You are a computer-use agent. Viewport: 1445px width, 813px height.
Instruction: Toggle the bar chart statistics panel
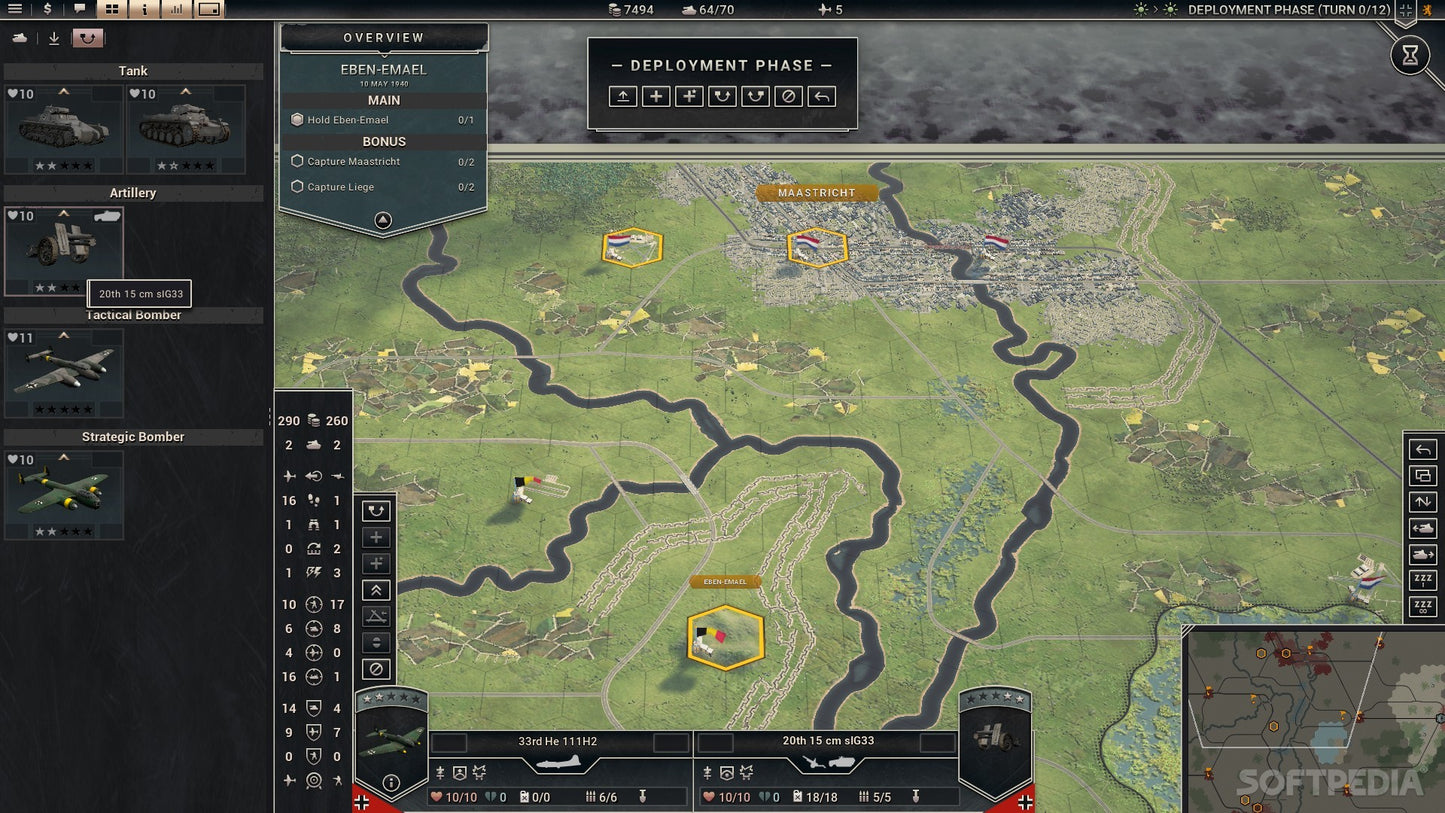click(x=176, y=10)
